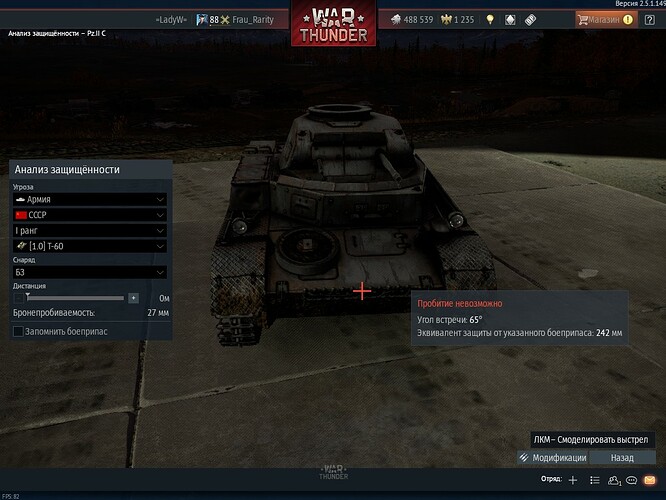Choose a different vehicle than T-60
This screenshot has width=666, height=500.
[88, 246]
